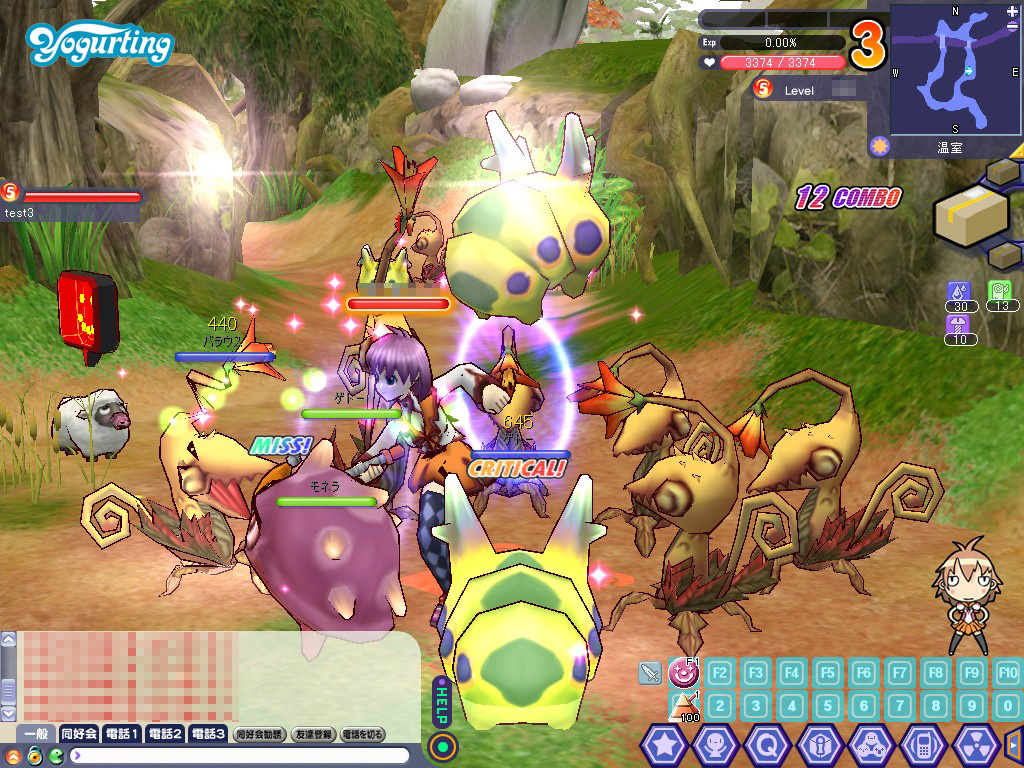The width and height of the screenshot is (1024, 768).
Task: Switch to the 同好会 chat tab
Action: tap(78, 734)
